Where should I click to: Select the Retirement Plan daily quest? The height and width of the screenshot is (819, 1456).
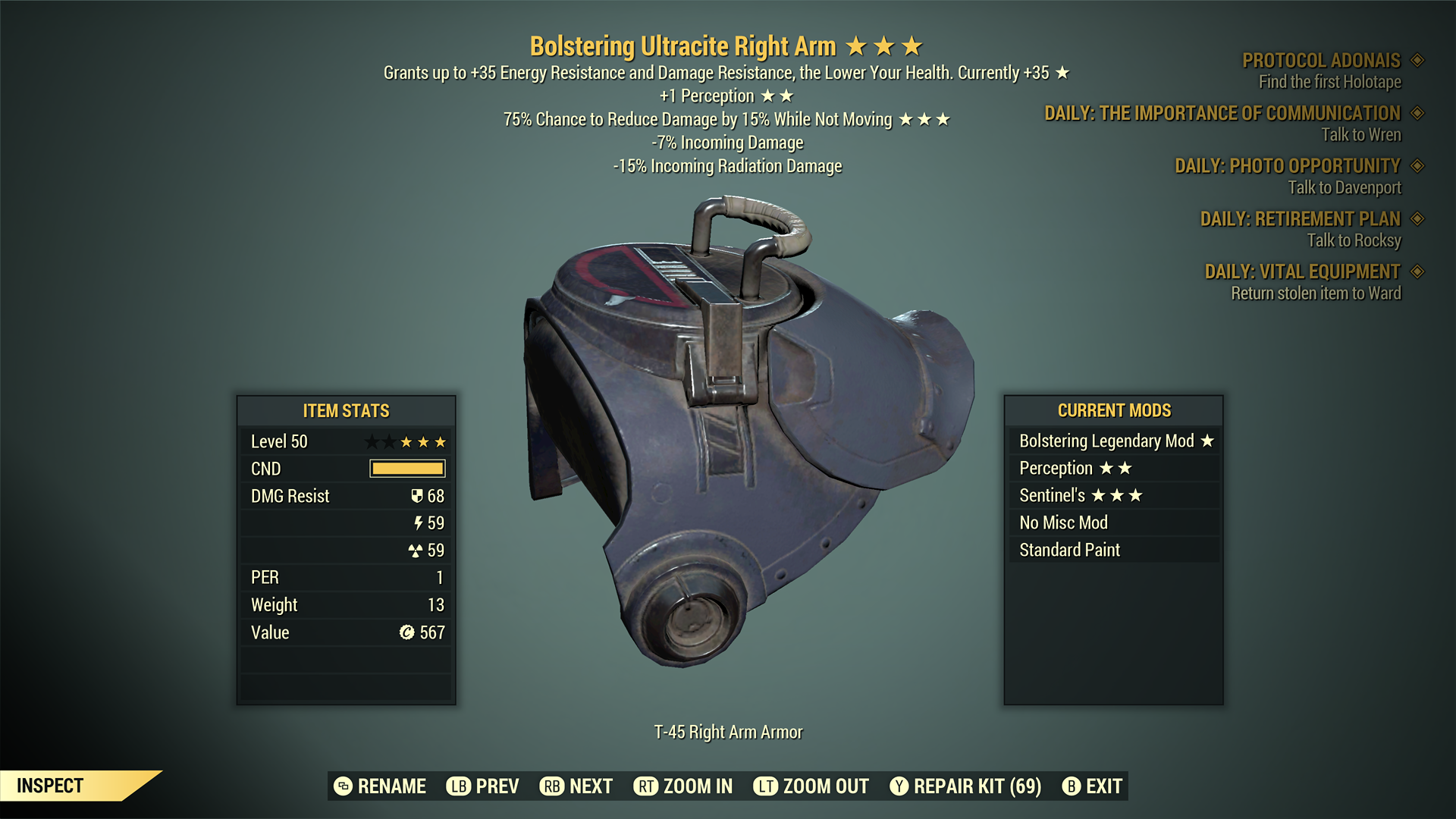1300,219
